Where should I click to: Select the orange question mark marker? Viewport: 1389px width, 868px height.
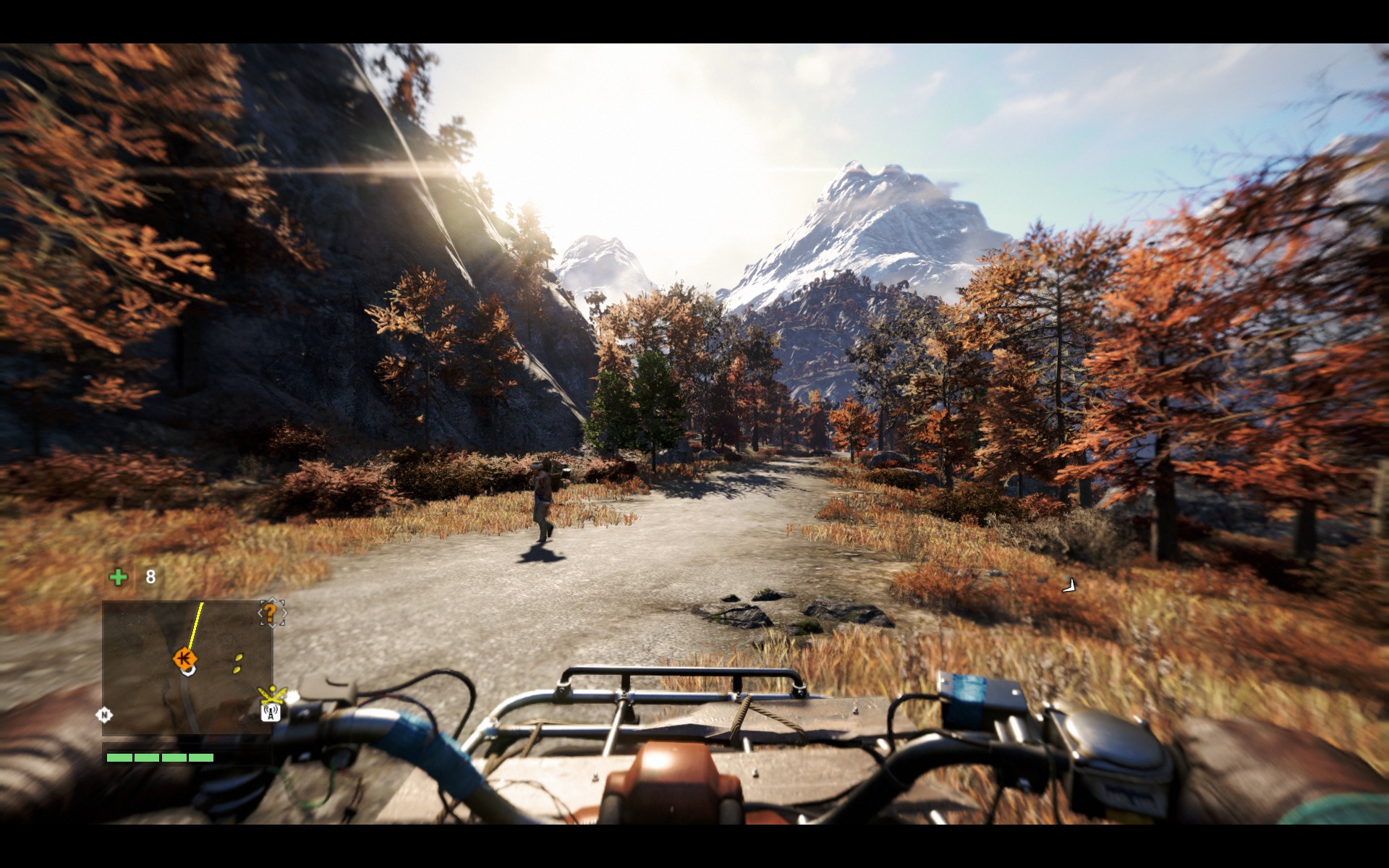point(271,613)
